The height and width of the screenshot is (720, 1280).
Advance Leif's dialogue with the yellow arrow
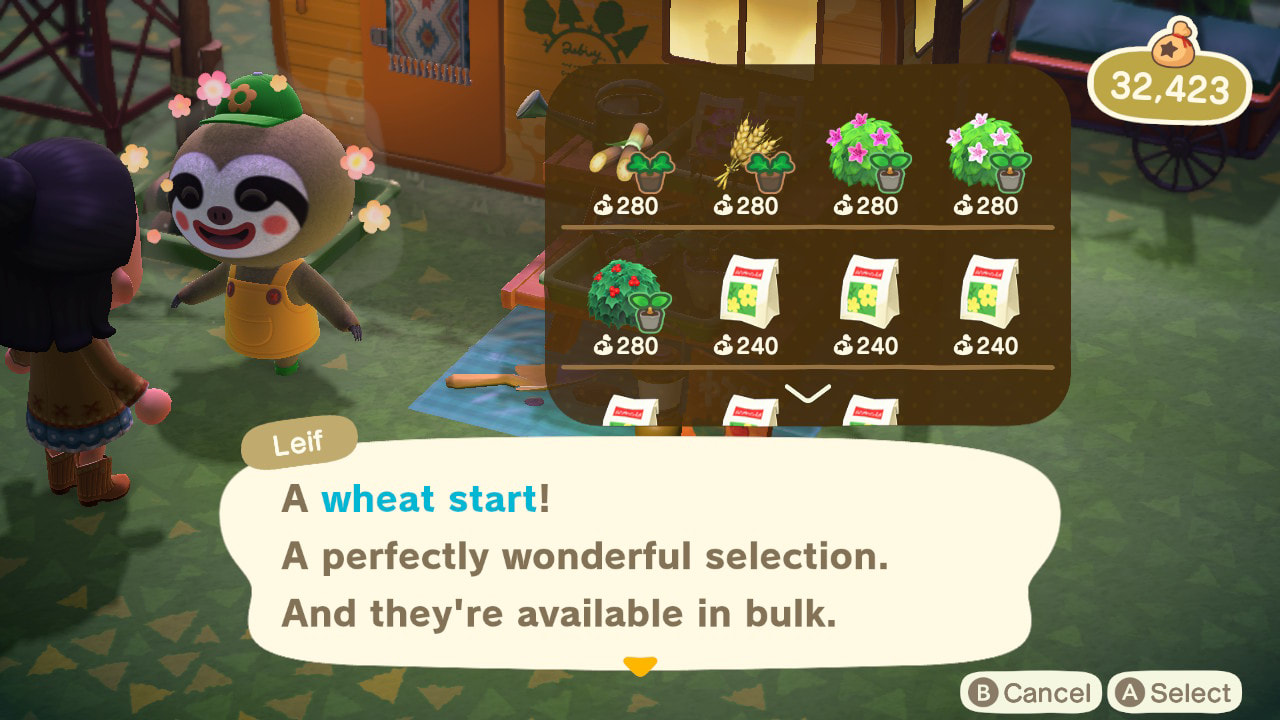point(640,665)
